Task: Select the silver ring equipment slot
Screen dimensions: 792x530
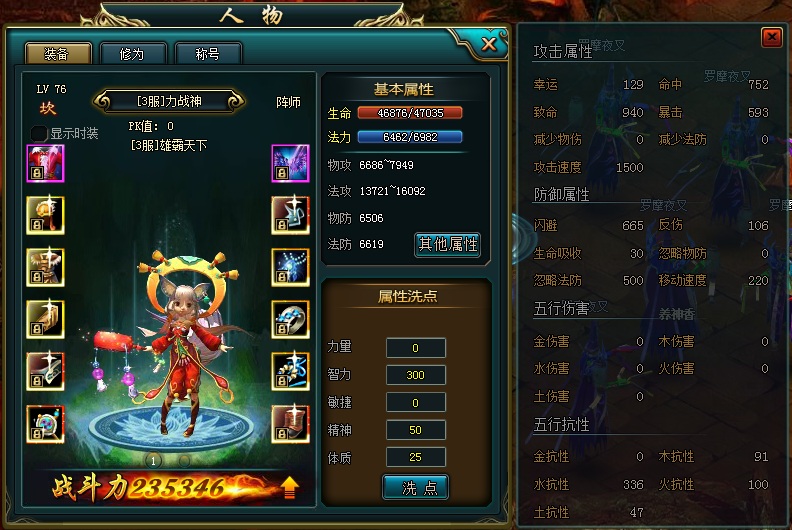Action: (290, 319)
